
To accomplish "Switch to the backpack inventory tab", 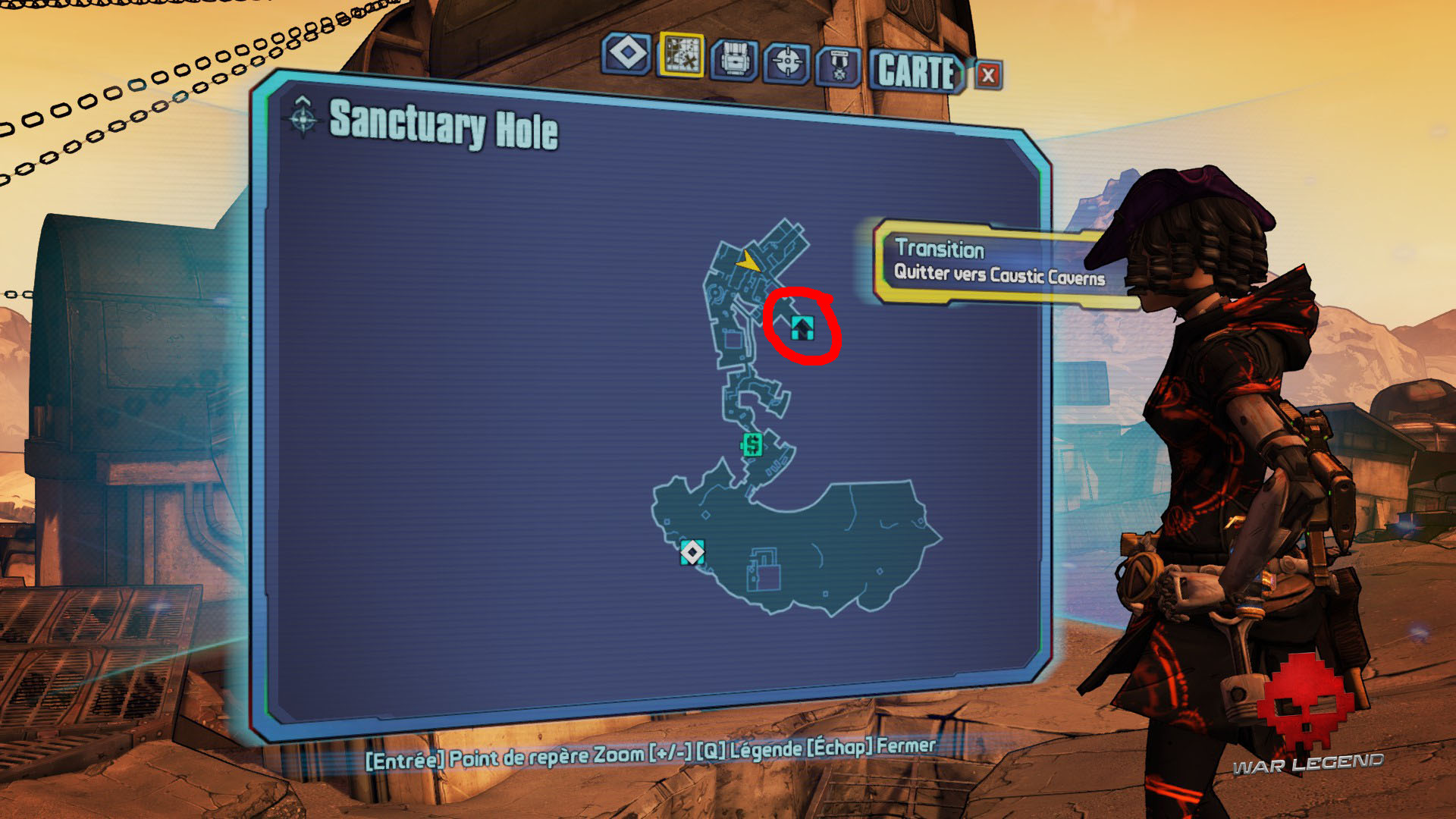I will 734,60.
